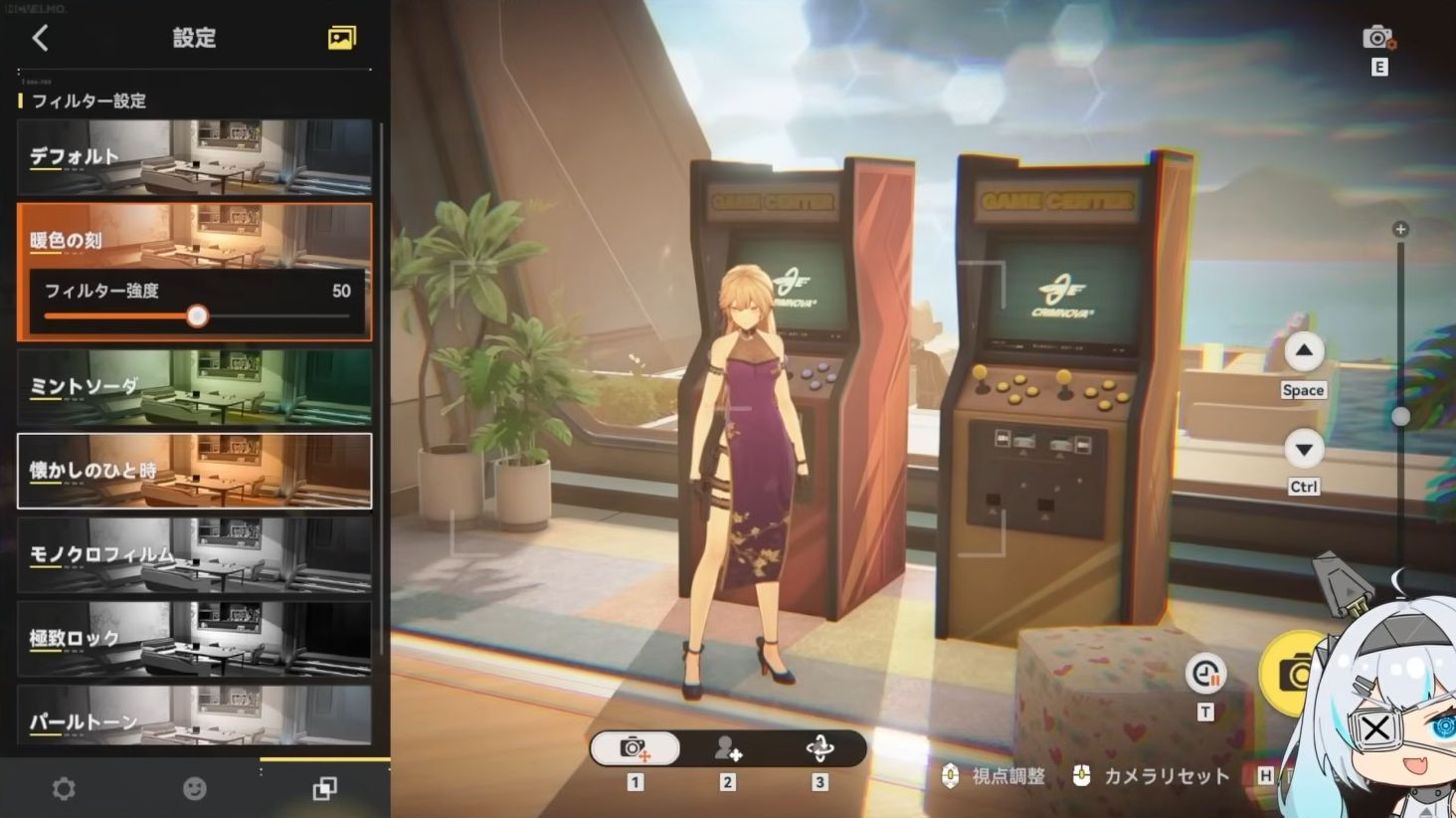Open the smiley face expression tab
The height and width of the screenshot is (818, 1456).
(x=195, y=789)
